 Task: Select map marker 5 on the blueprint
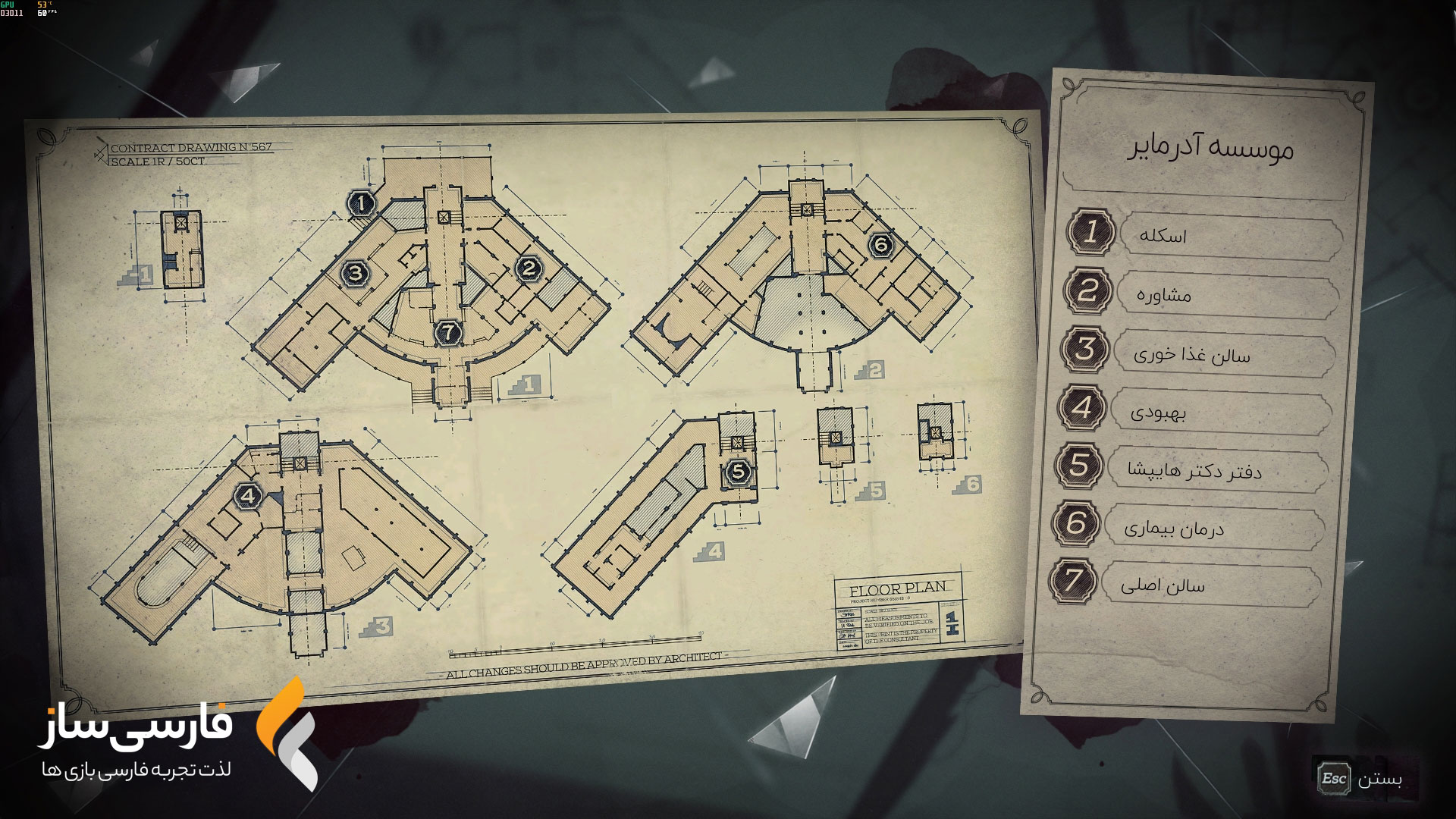(x=738, y=472)
